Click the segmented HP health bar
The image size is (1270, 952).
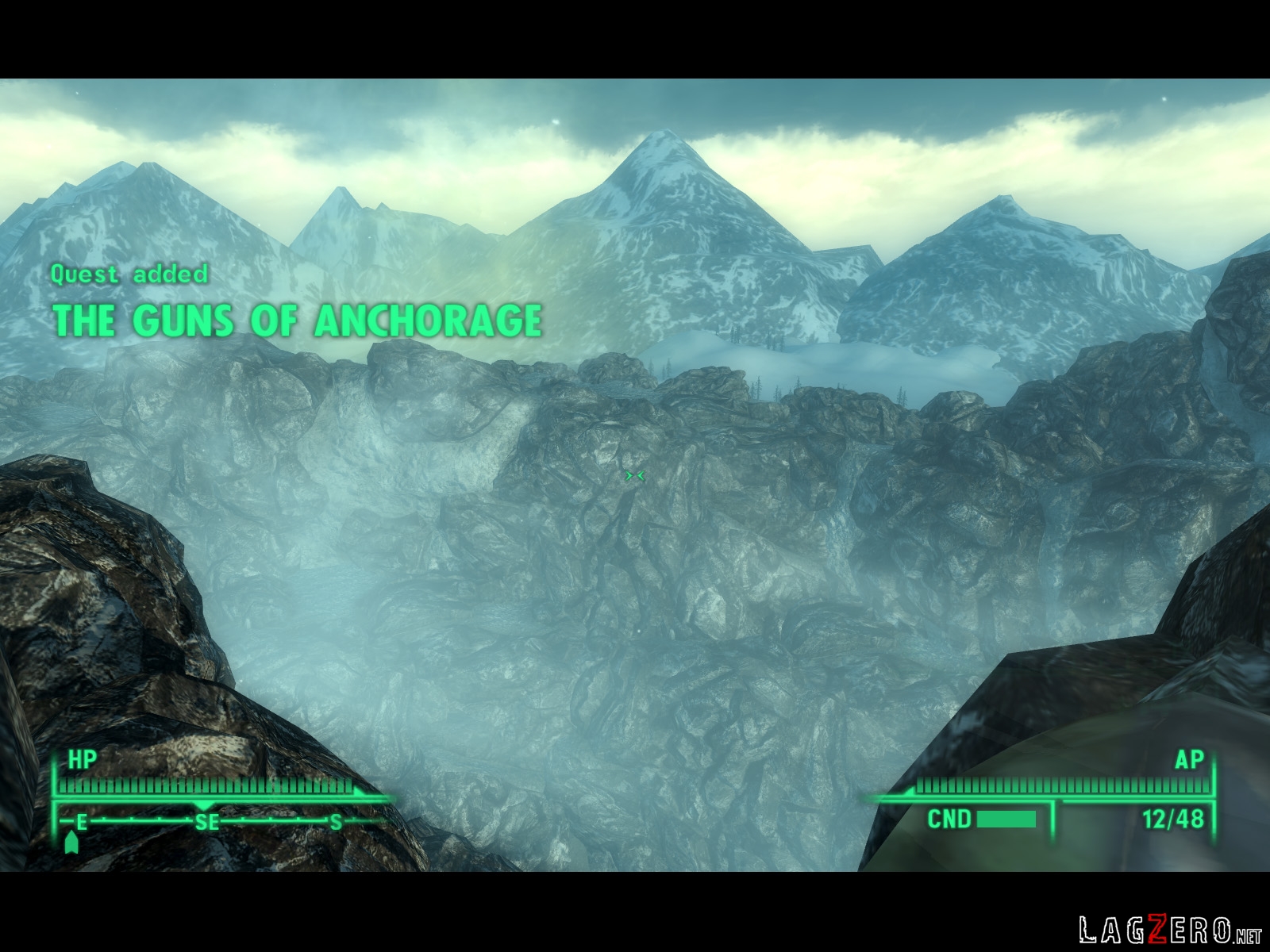206,785
